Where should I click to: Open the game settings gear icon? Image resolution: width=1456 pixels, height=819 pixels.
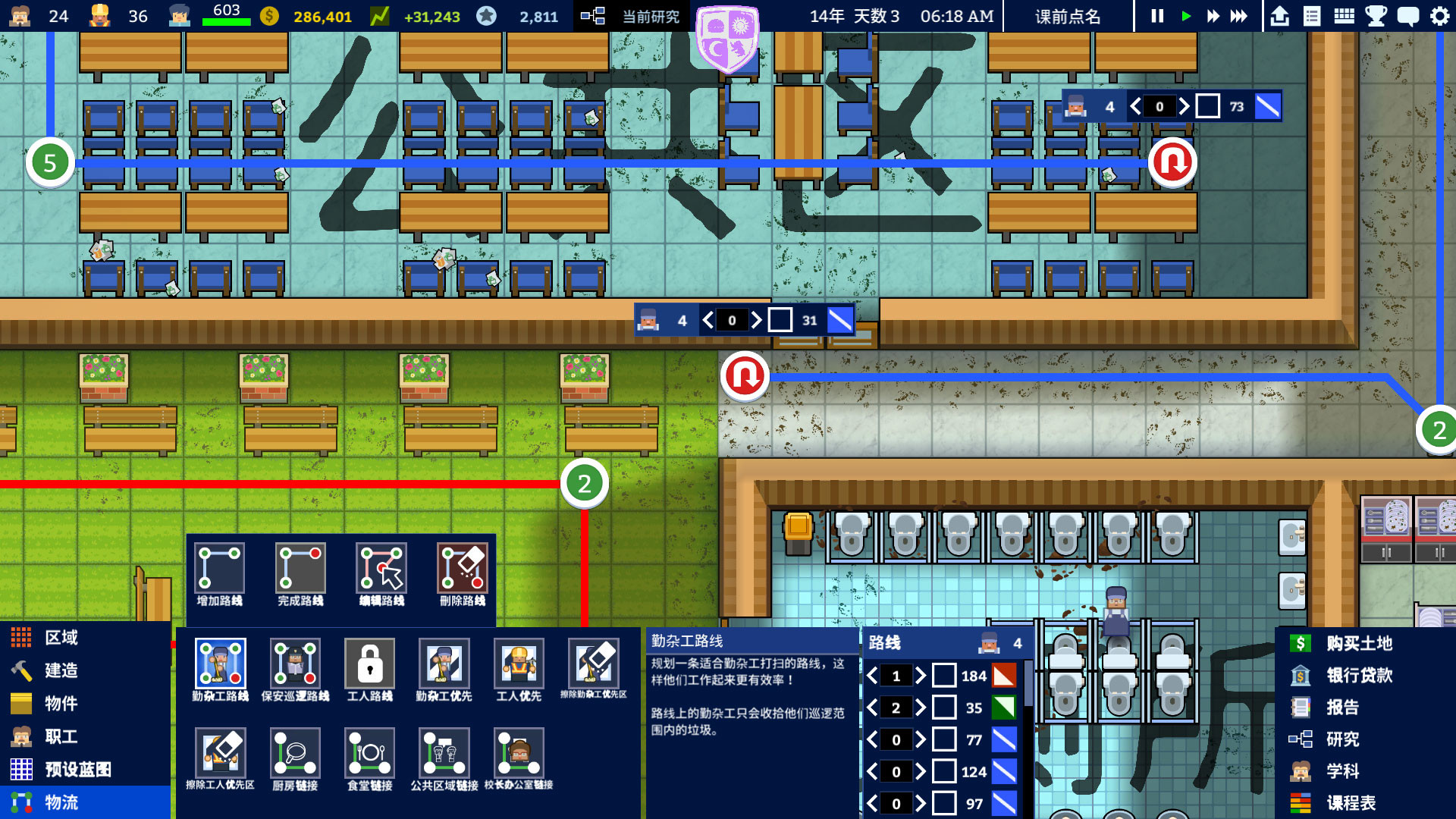pos(1440,14)
